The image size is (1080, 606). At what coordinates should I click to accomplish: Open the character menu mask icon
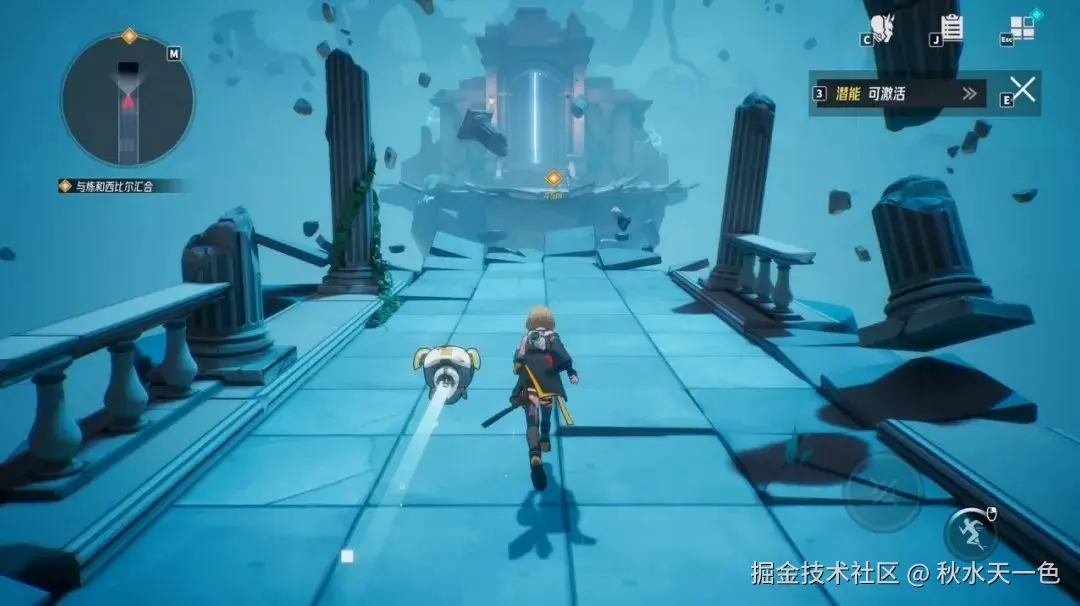click(881, 26)
